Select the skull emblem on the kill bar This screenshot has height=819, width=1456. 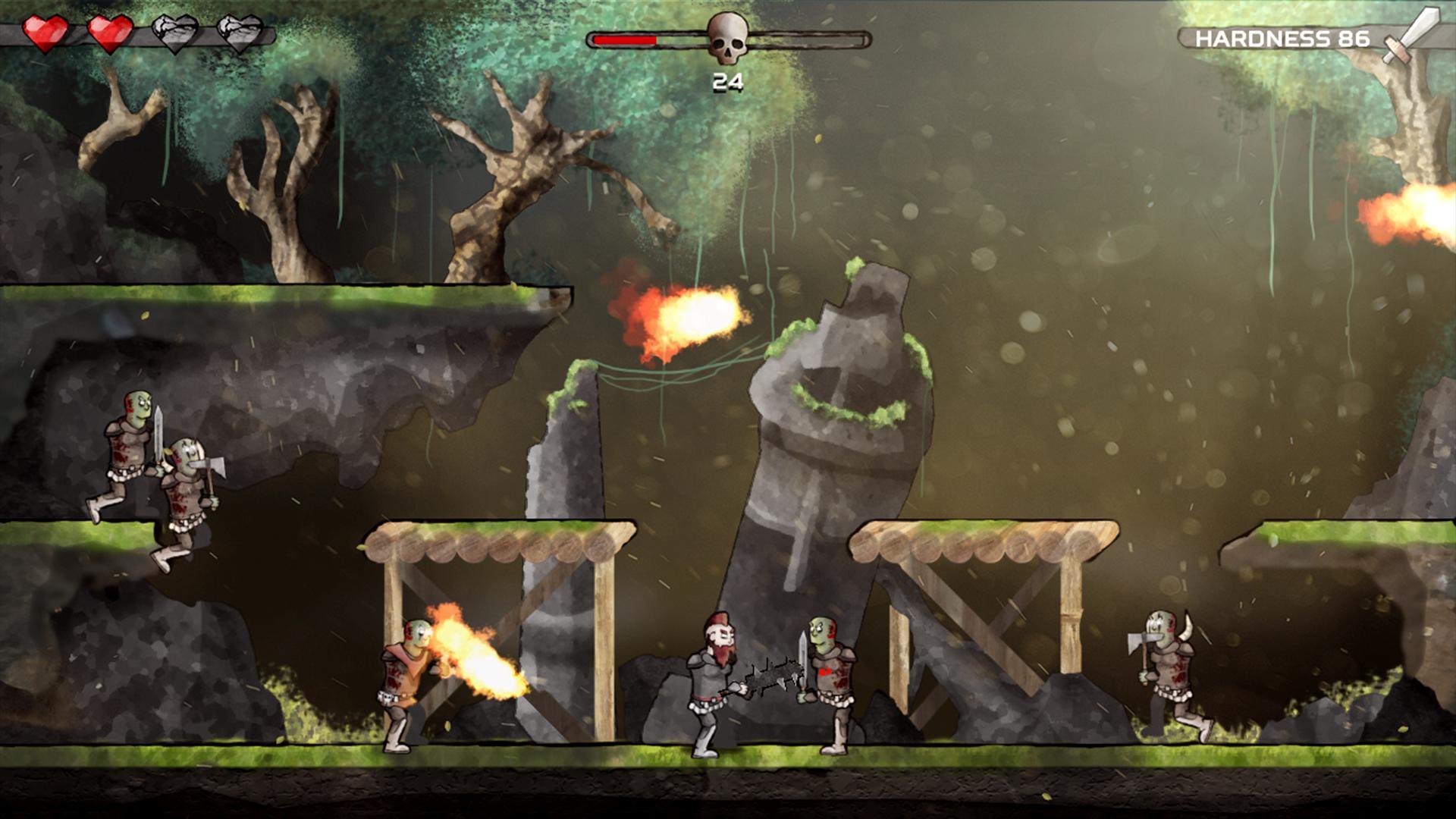(727, 38)
